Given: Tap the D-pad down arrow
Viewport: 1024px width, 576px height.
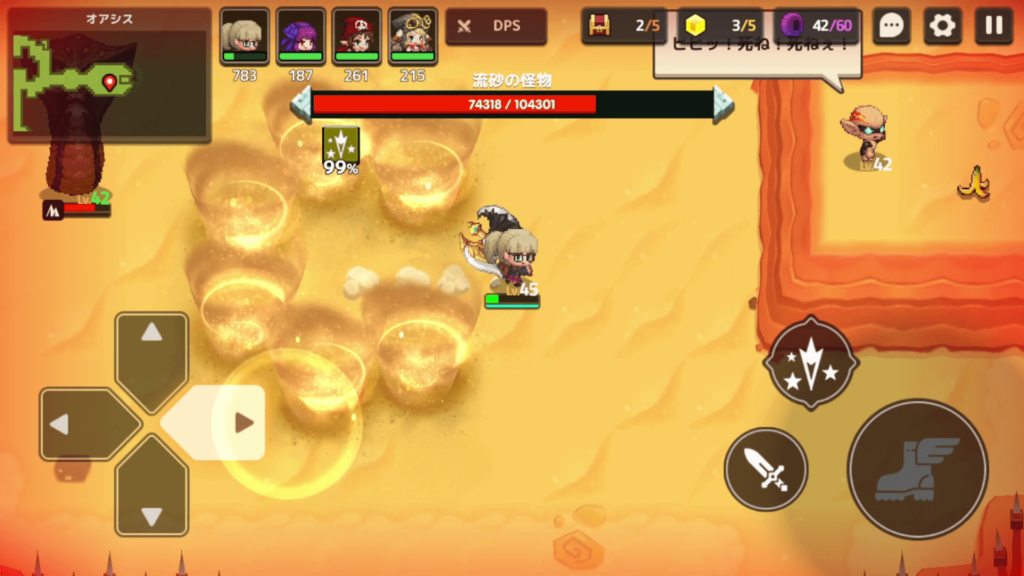Looking at the screenshot, I should [x=152, y=498].
